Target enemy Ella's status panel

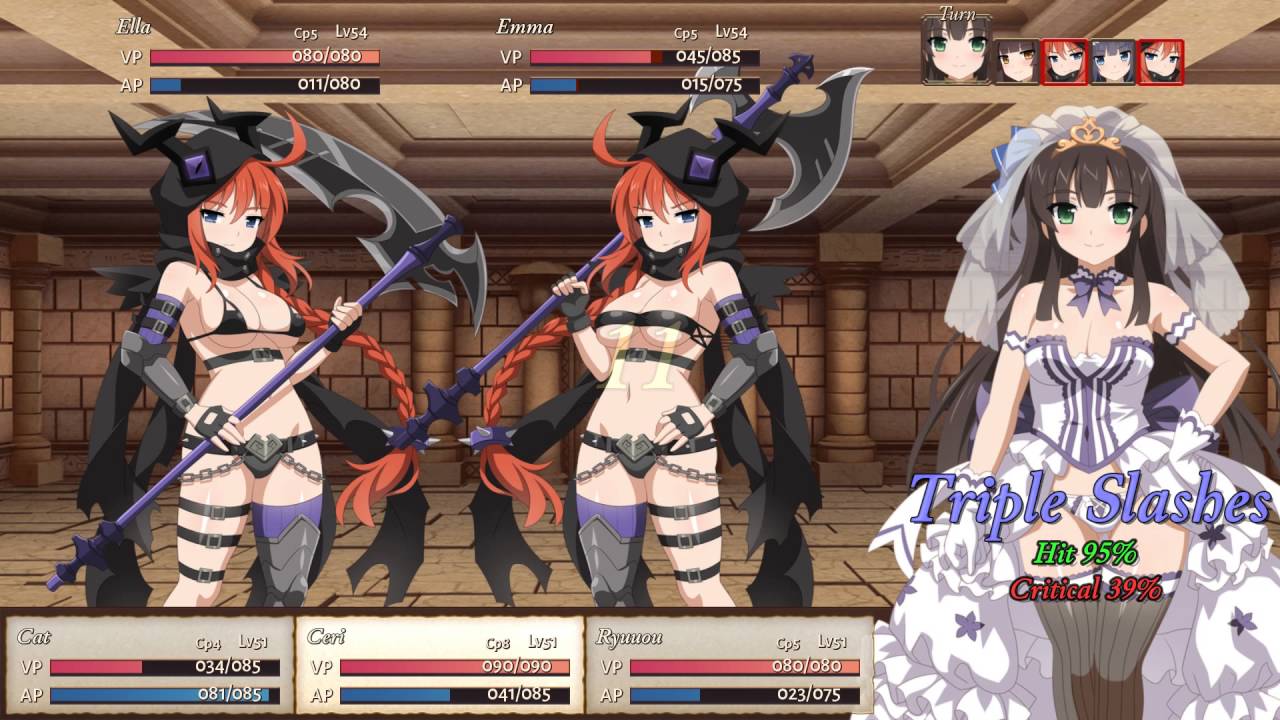(x=248, y=58)
